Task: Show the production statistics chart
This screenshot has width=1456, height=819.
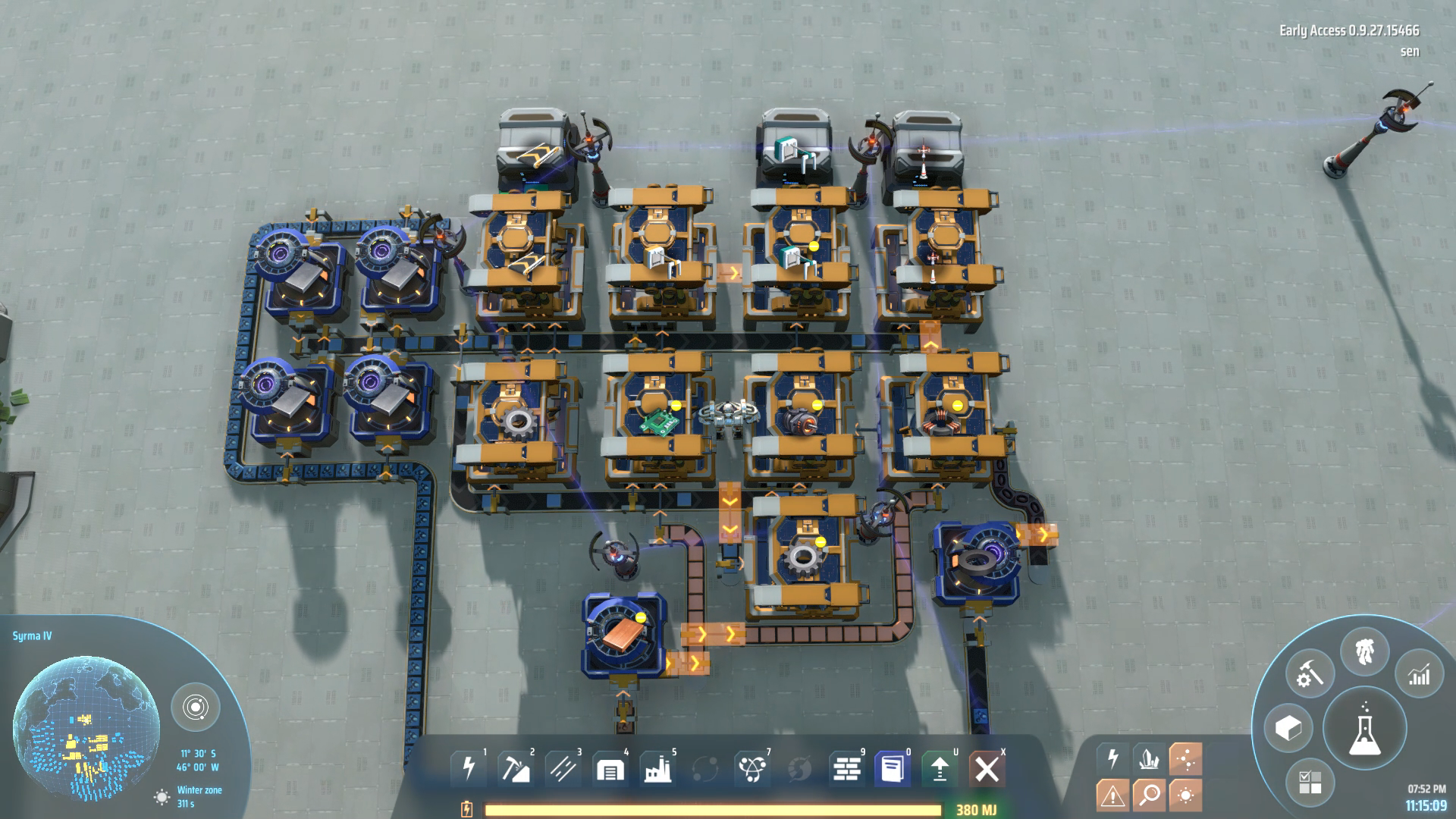Action: (1418, 674)
